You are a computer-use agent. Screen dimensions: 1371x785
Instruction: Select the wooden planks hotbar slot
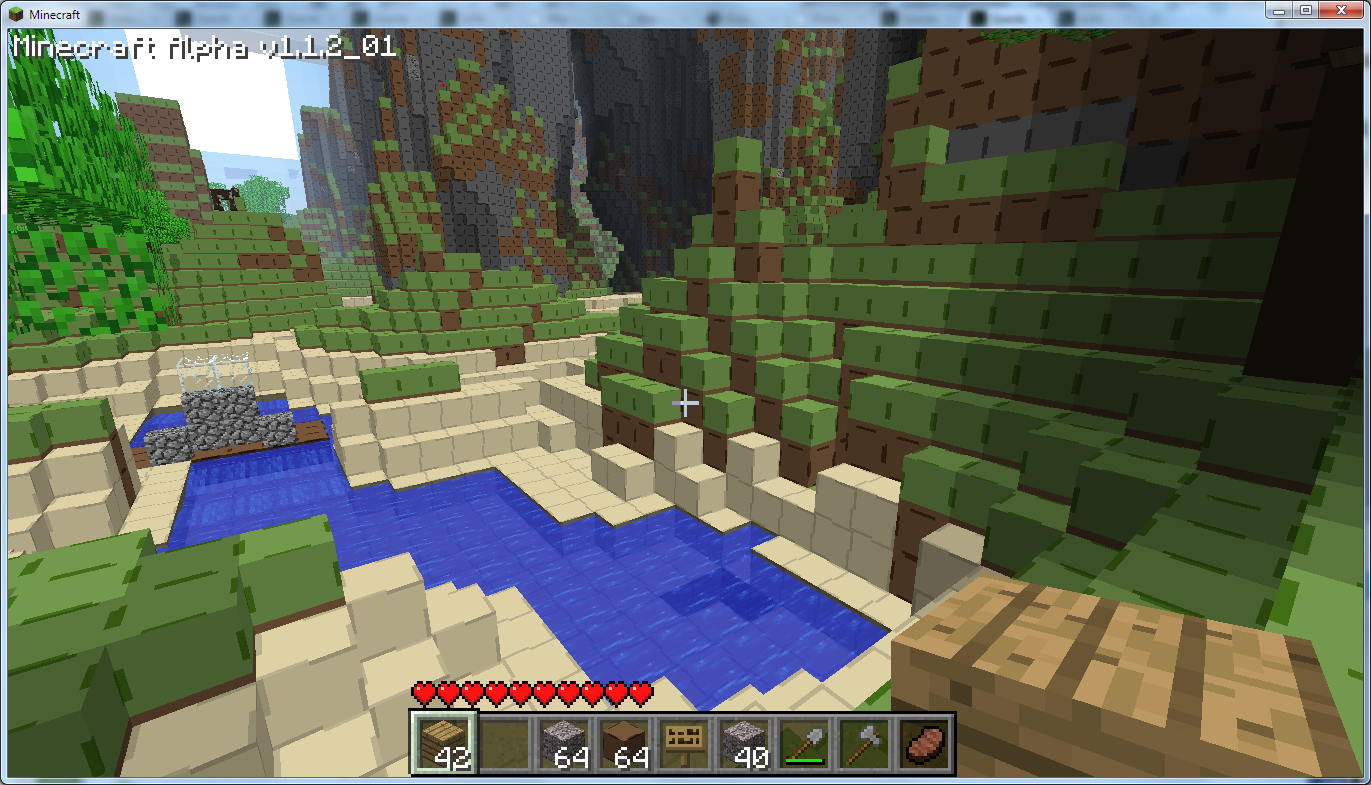coord(444,743)
